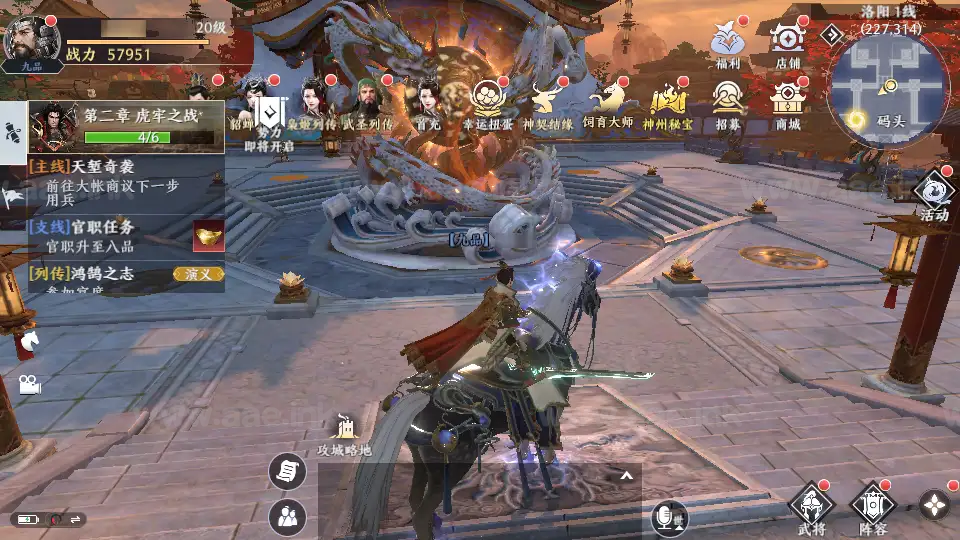Open the 第二章 虎牢之战 chapter banner

click(125, 126)
